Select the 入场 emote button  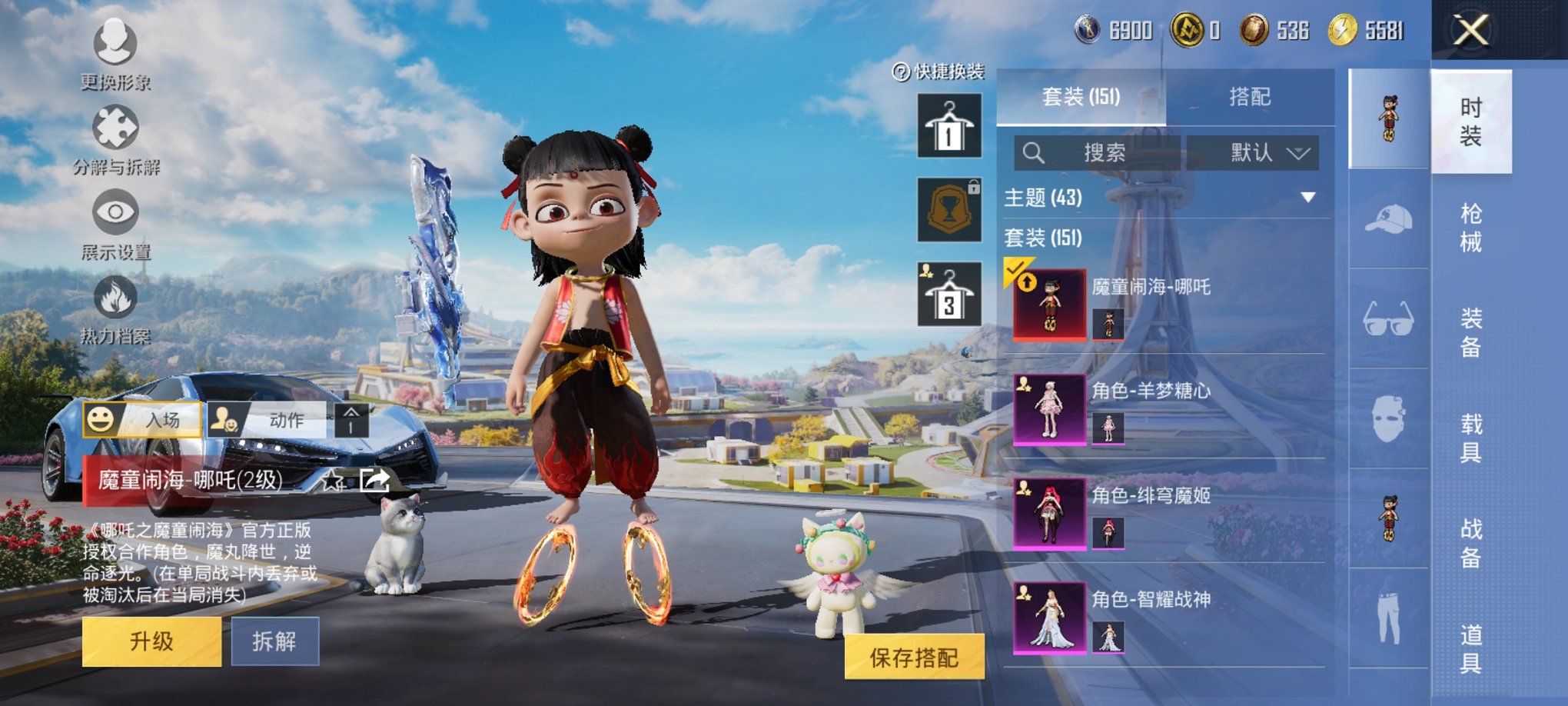[143, 420]
